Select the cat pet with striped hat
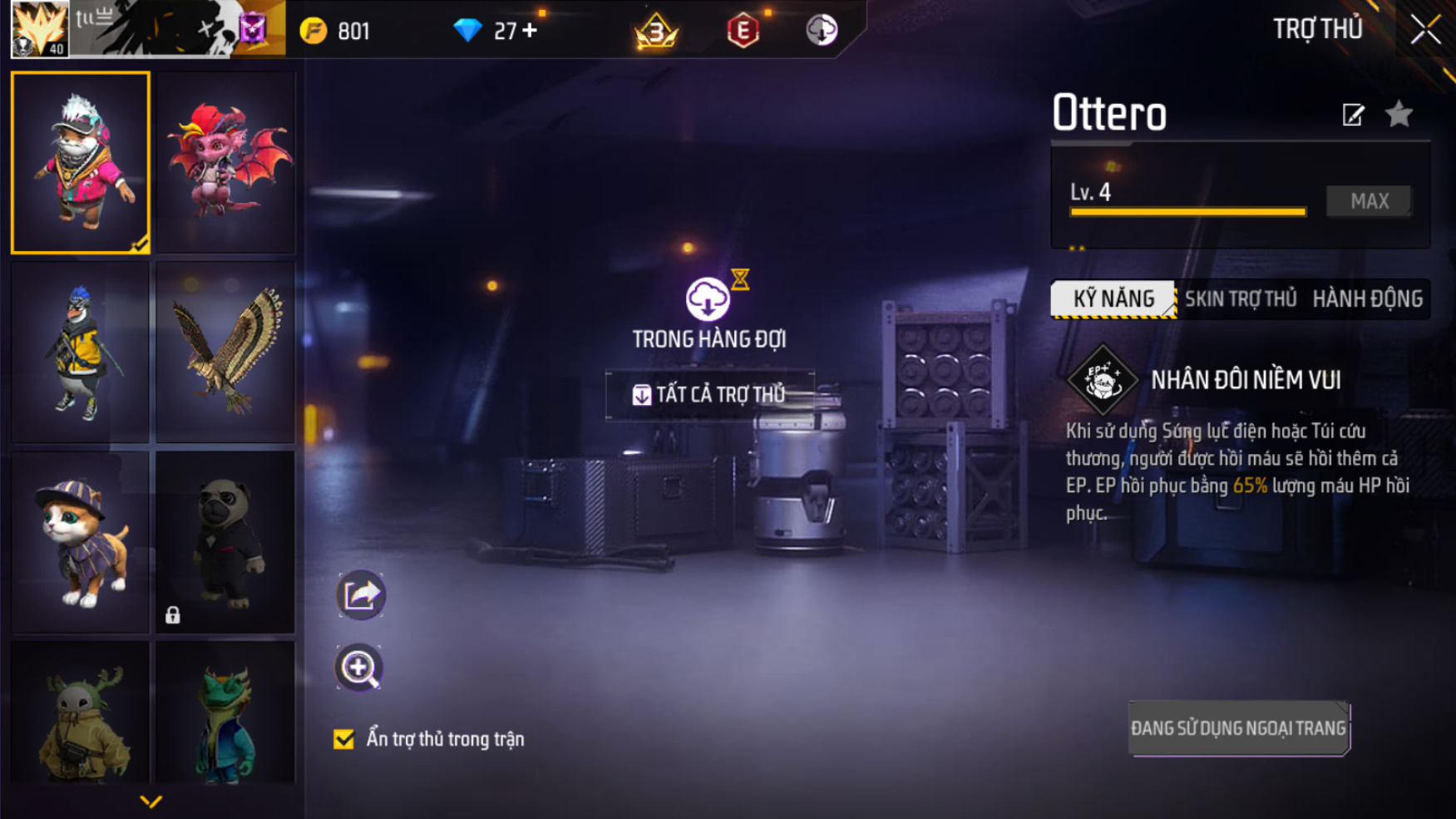This screenshot has height=819, width=1456. tap(81, 541)
